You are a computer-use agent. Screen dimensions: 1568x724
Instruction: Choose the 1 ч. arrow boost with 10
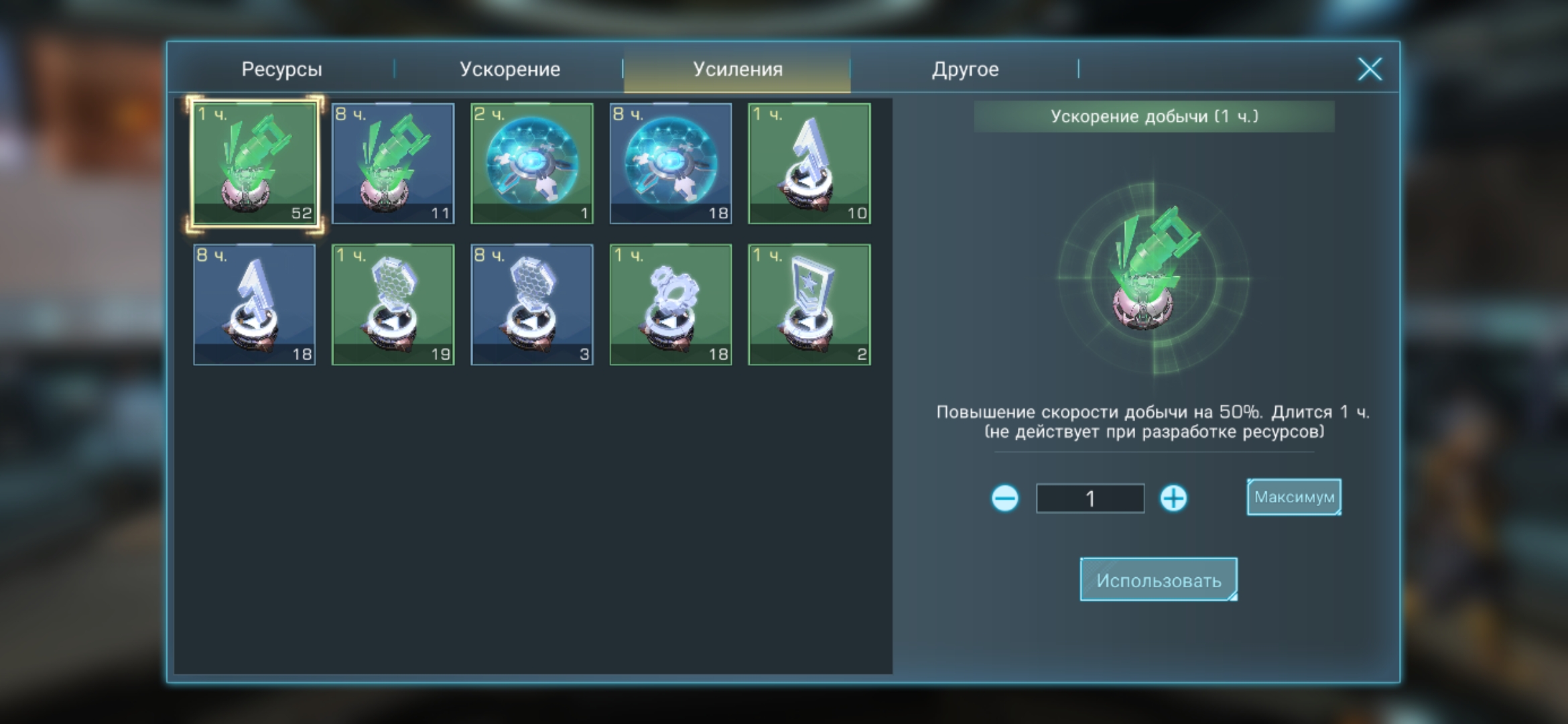click(x=809, y=164)
